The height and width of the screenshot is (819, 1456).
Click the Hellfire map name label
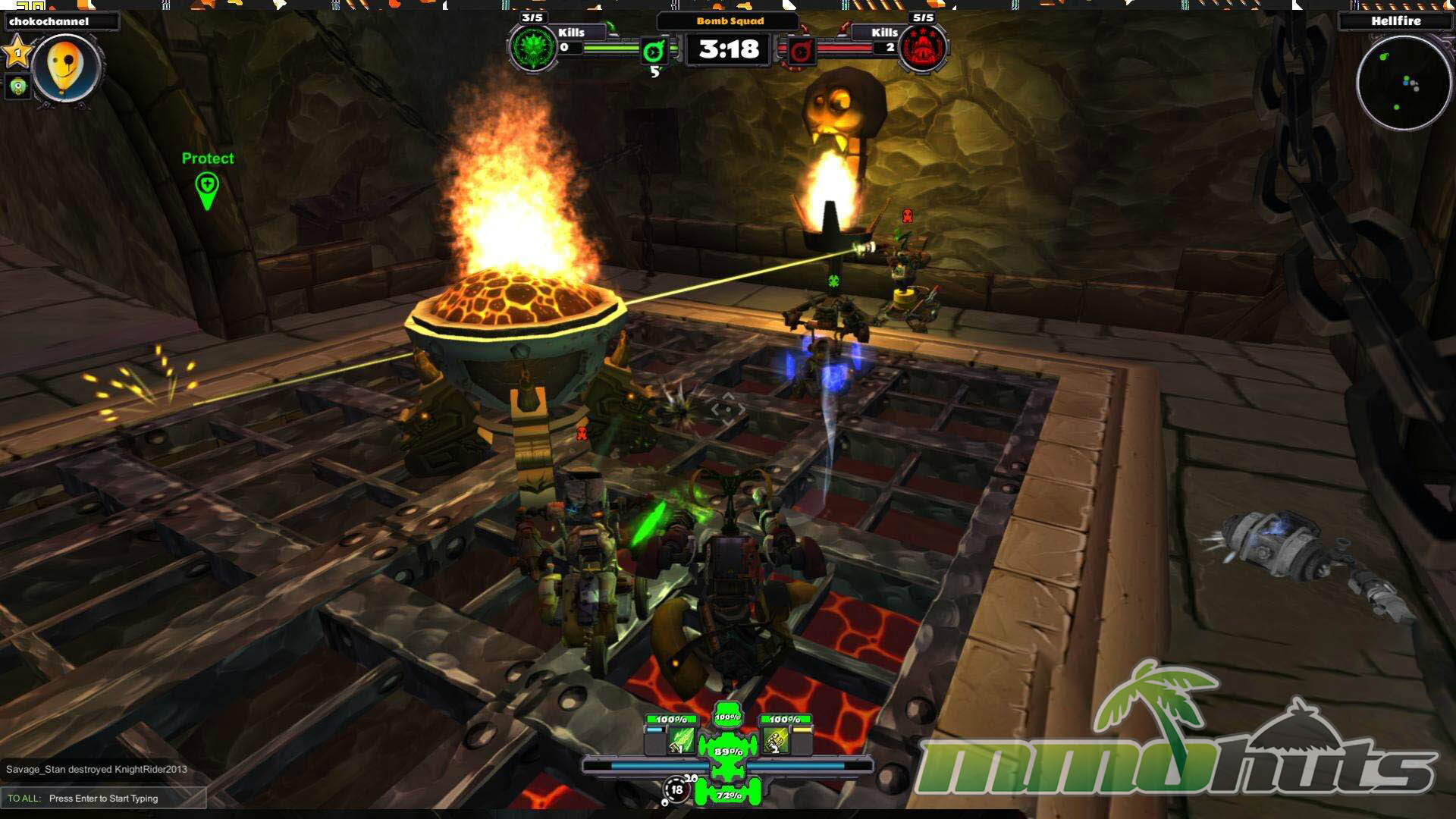click(x=1395, y=21)
